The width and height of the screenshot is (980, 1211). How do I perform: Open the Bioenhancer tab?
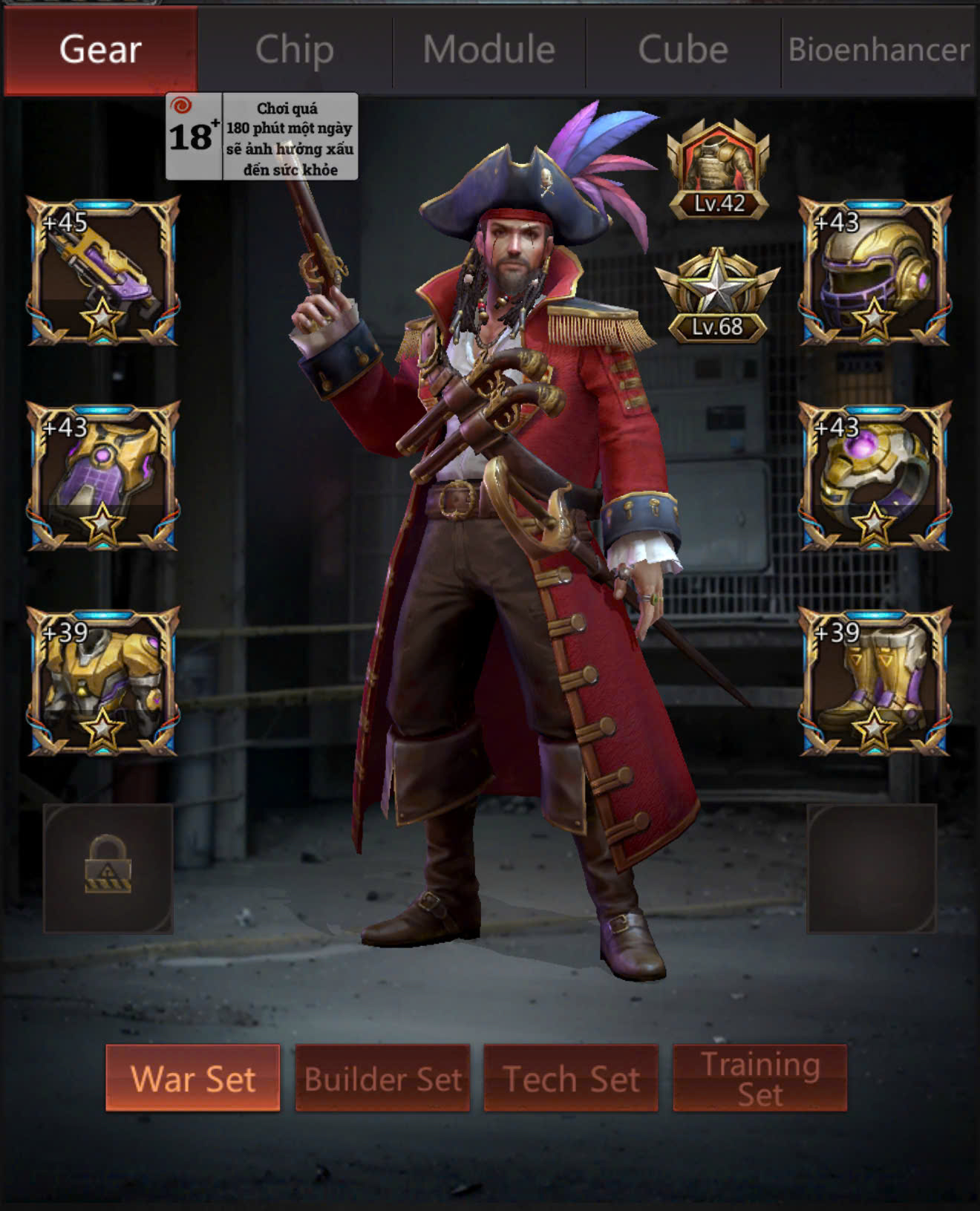[x=878, y=50]
